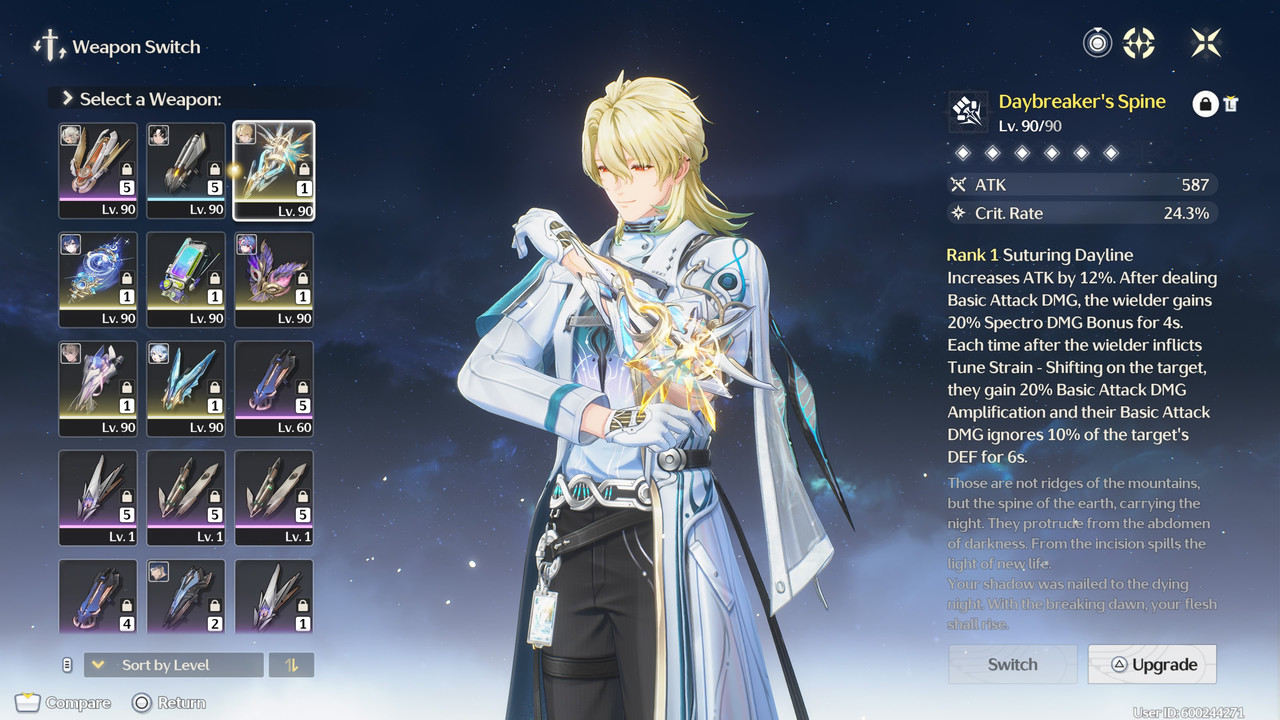Open the Upgrade menu for this weapon
Screen dimensions: 1280x720
[1152, 664]
